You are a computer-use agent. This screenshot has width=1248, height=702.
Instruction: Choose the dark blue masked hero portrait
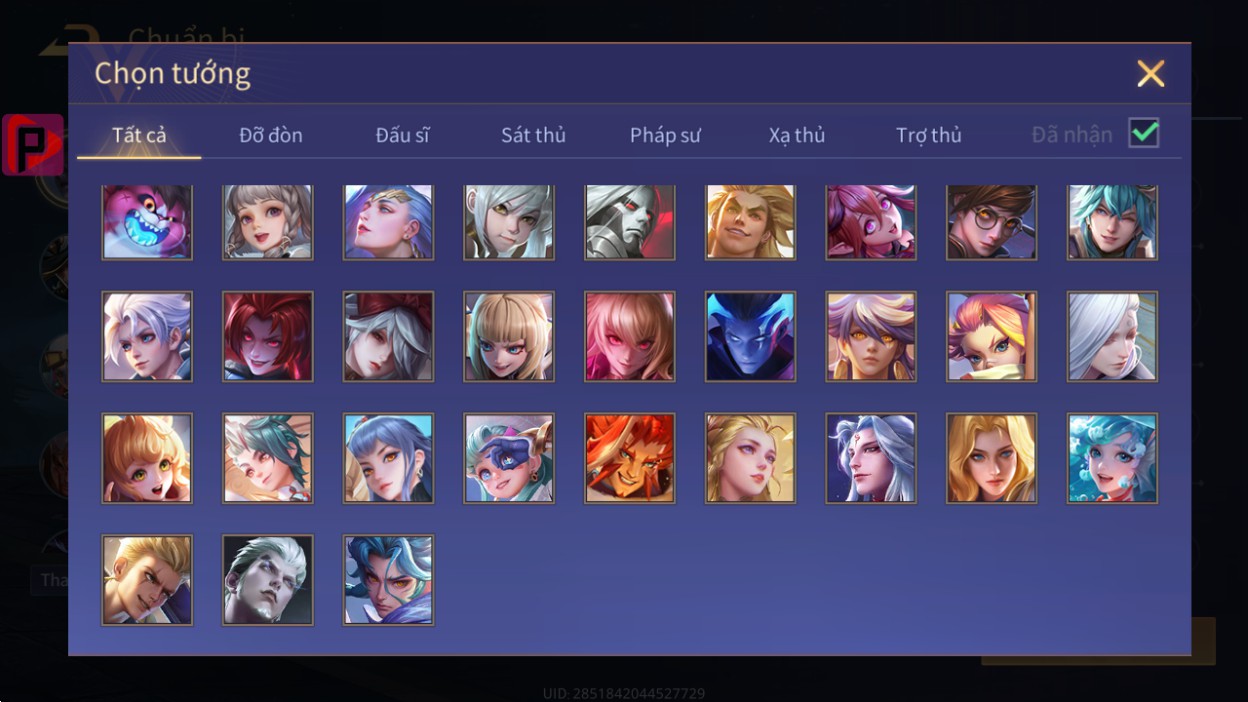[750, 337]
